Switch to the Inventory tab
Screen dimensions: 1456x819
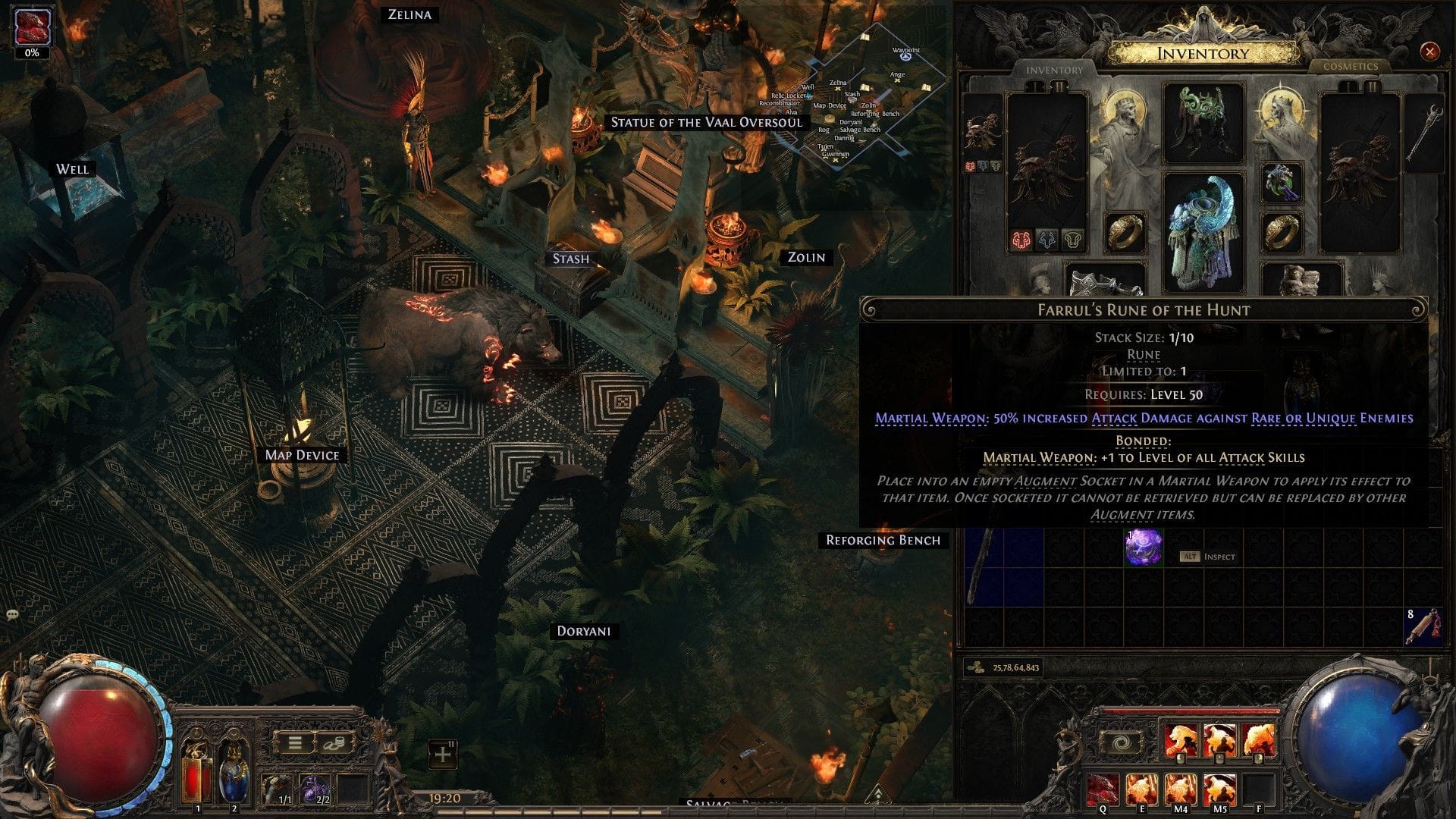(1054, 71)
